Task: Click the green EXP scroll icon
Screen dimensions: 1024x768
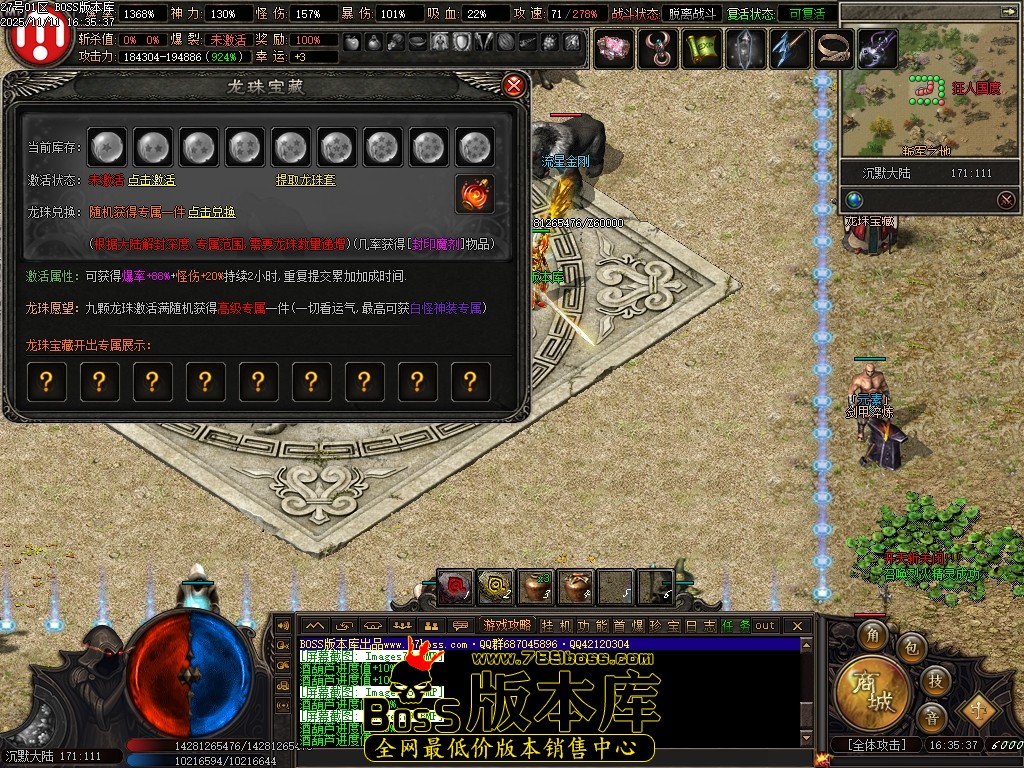Action: [x=702, y=48]
